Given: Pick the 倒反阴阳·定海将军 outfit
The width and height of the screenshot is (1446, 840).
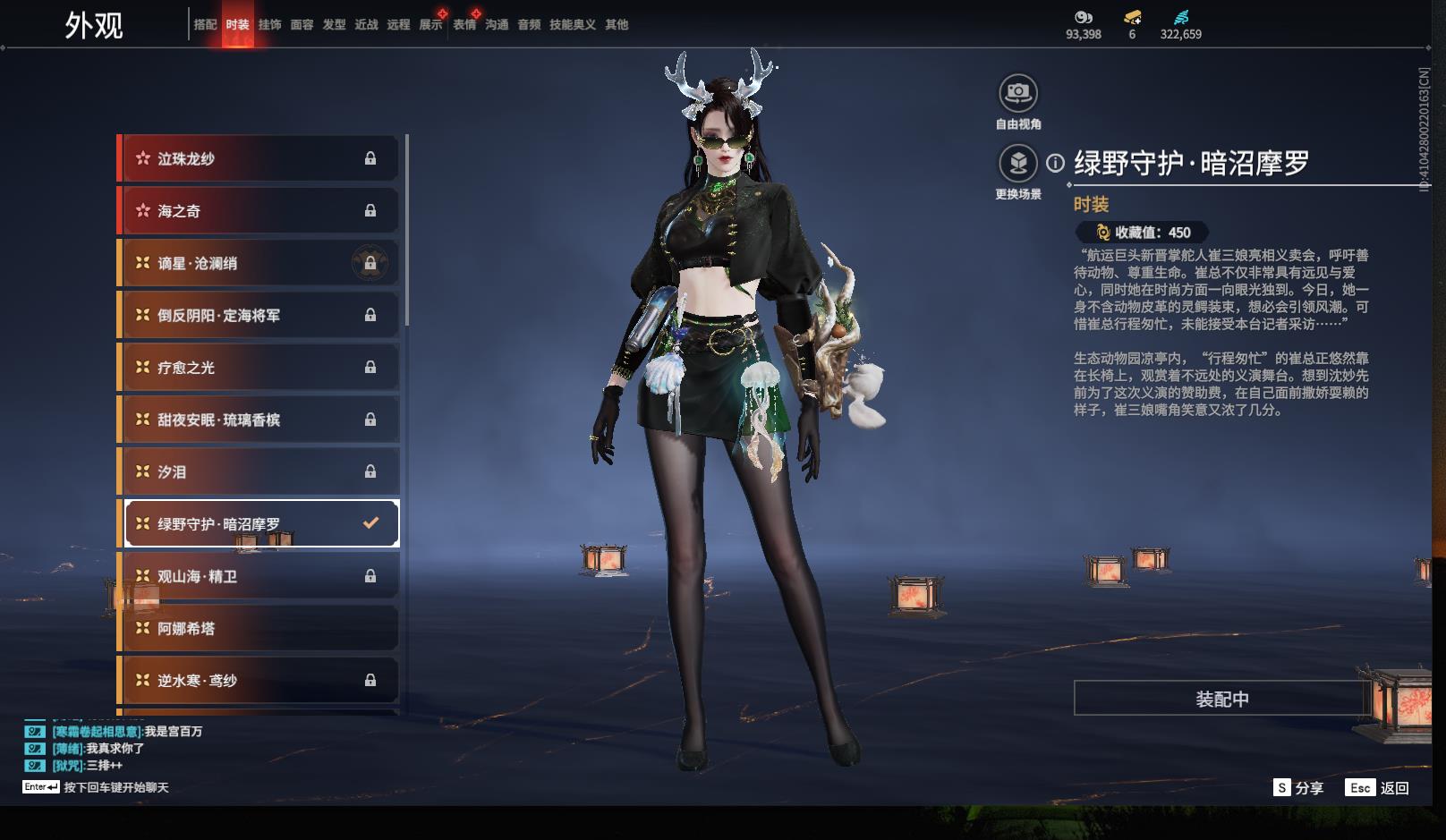Looking at the screenshot, I should coord(259,315).
